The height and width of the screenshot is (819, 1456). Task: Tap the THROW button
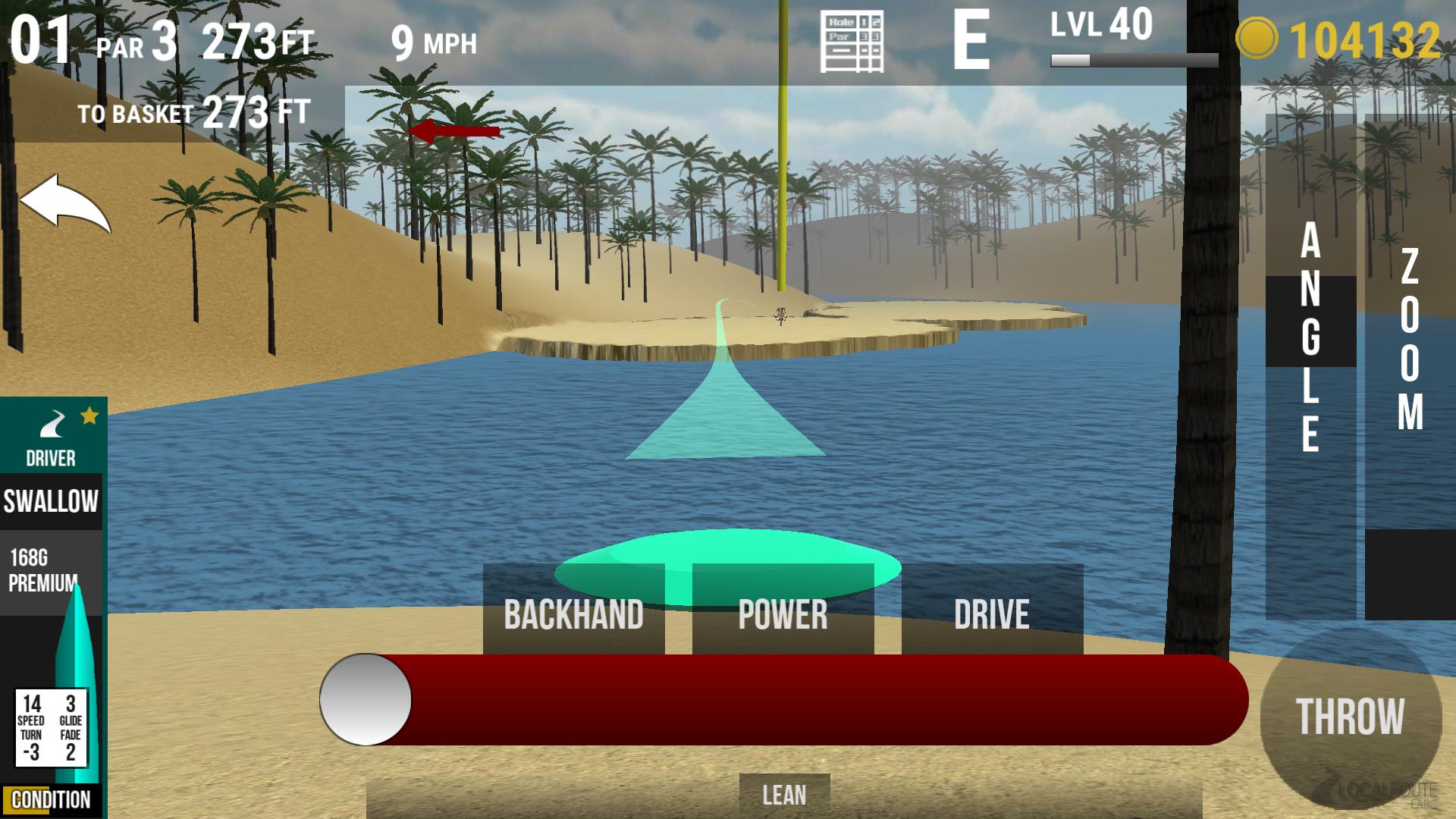click(1350, 717)
